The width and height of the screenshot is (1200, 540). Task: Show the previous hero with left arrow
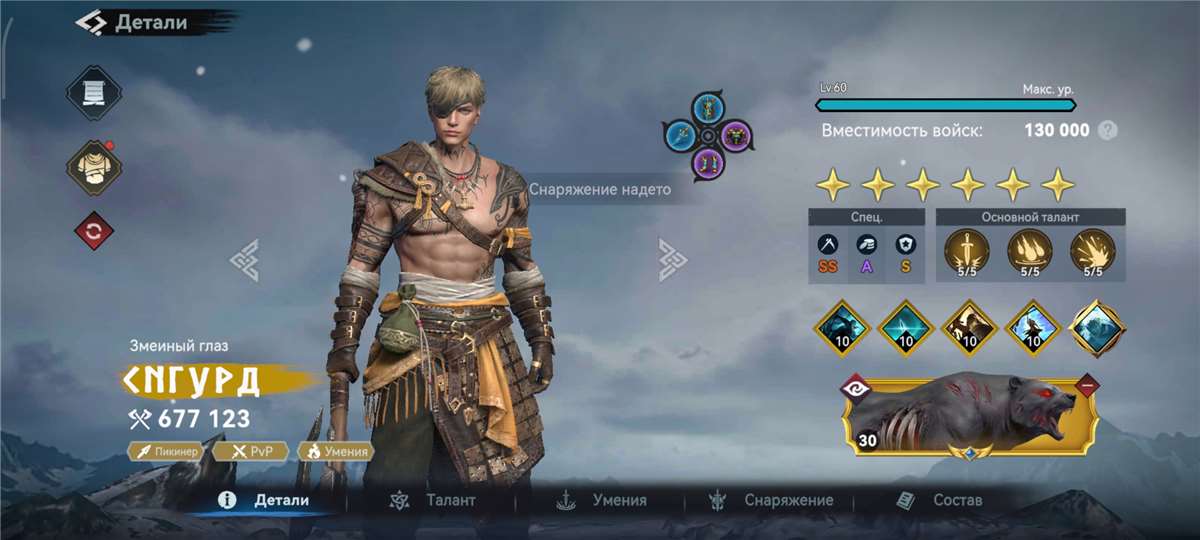click(245, 259)
